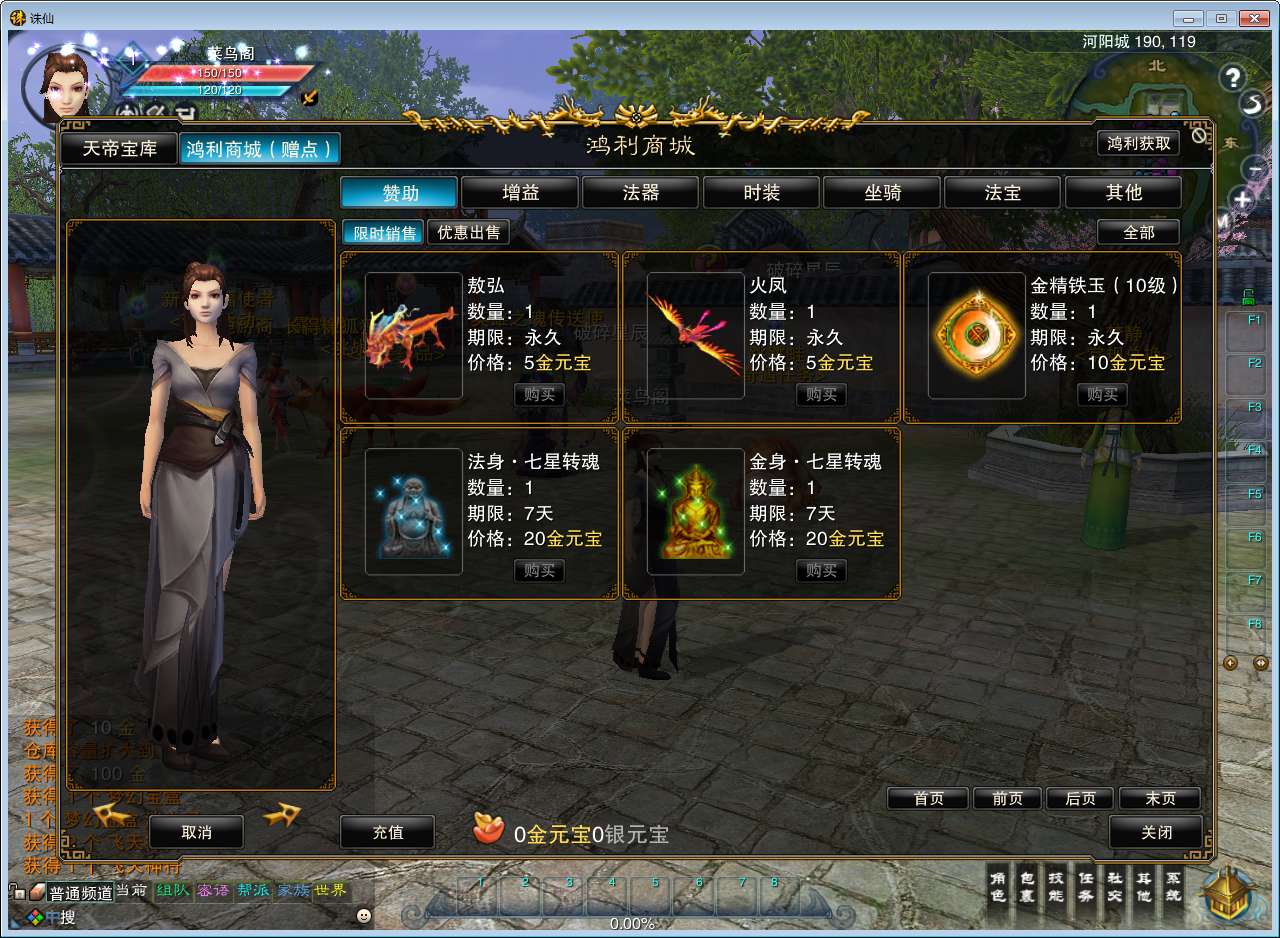This screenshot has width=1280, height=938.
Task: Choose the 其他 category tab
Action: point(1123,192)
